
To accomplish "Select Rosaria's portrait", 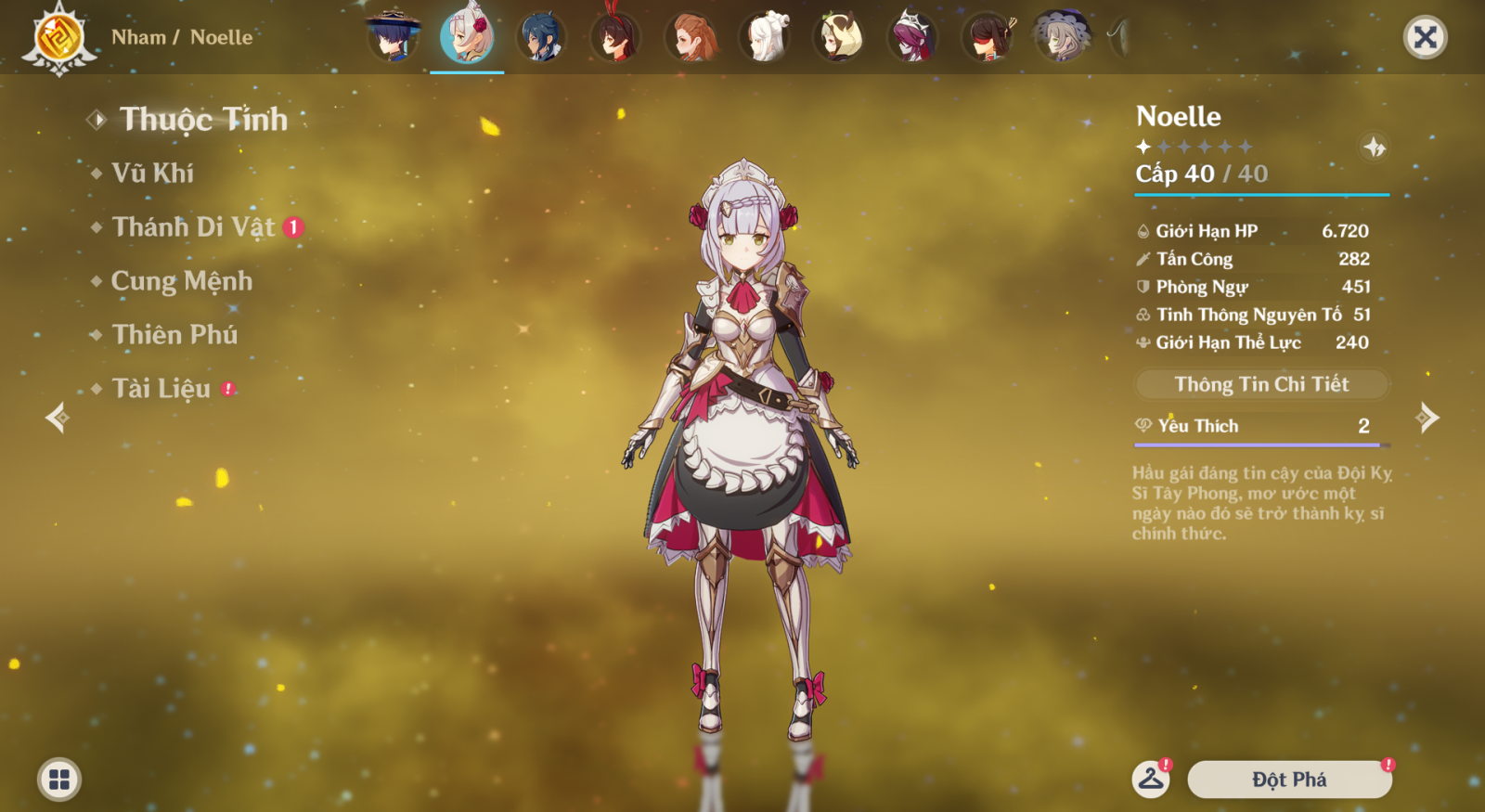I will click(x=913, y=37).
